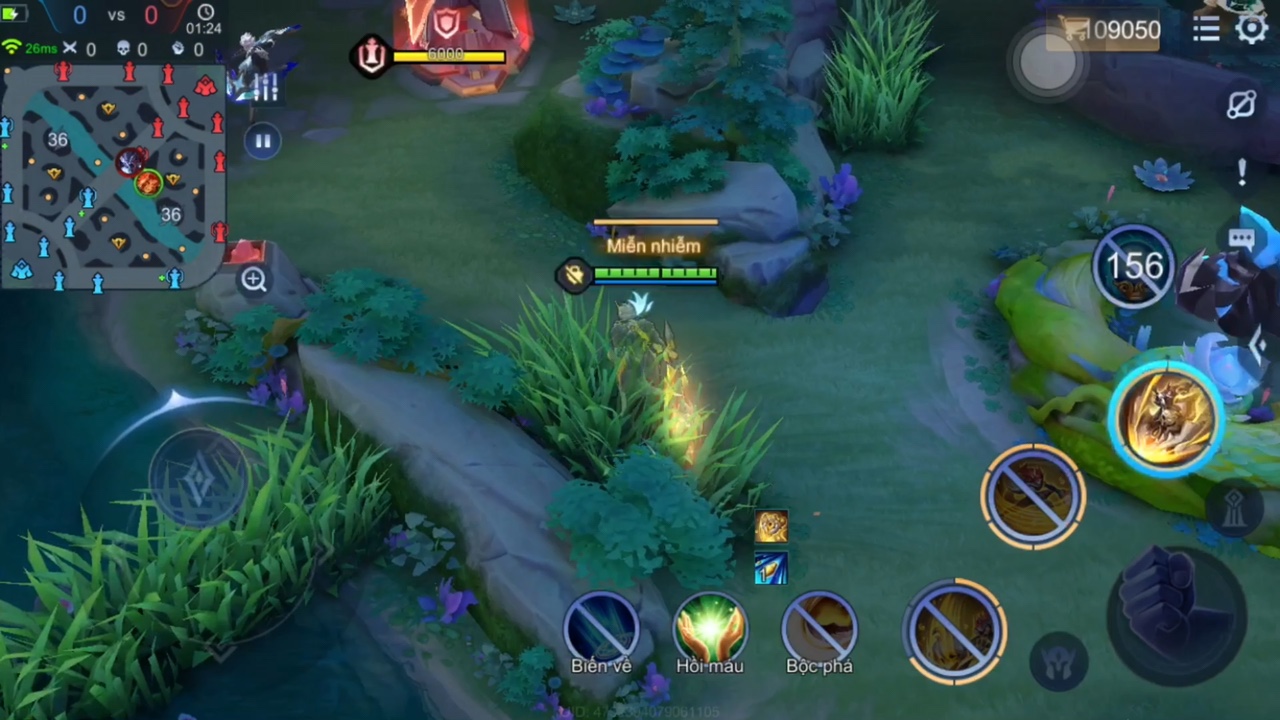Open the quick chat bubble
This screenshot has height=720, width=1280.
coord(1241,240)
